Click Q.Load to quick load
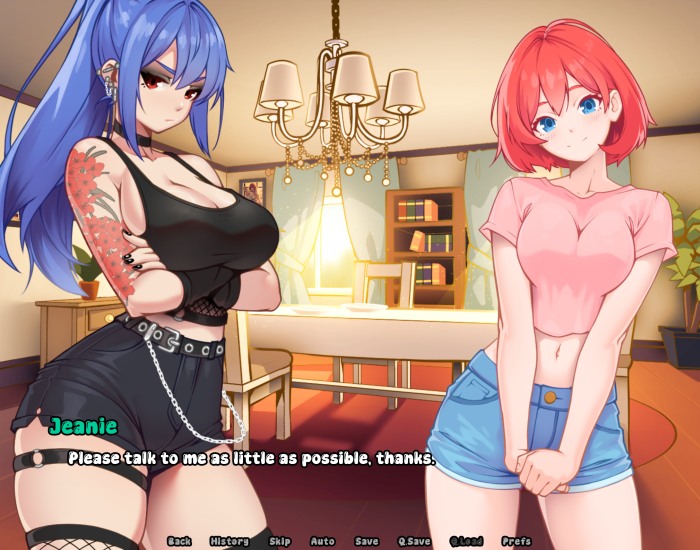The height and width of the screenshot is (550, 700). 466,541
